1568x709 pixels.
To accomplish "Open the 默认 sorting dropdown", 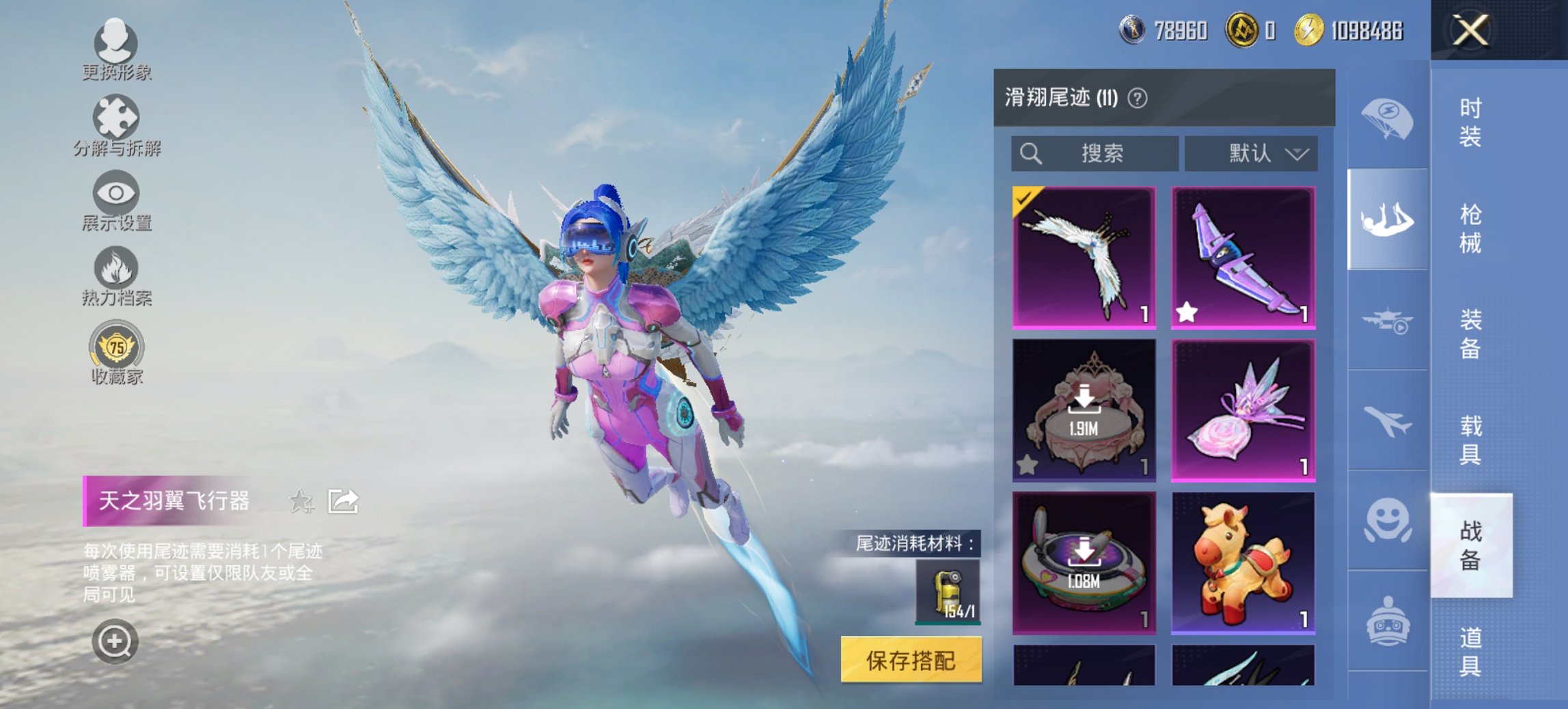I will [x=1252, y=155].
